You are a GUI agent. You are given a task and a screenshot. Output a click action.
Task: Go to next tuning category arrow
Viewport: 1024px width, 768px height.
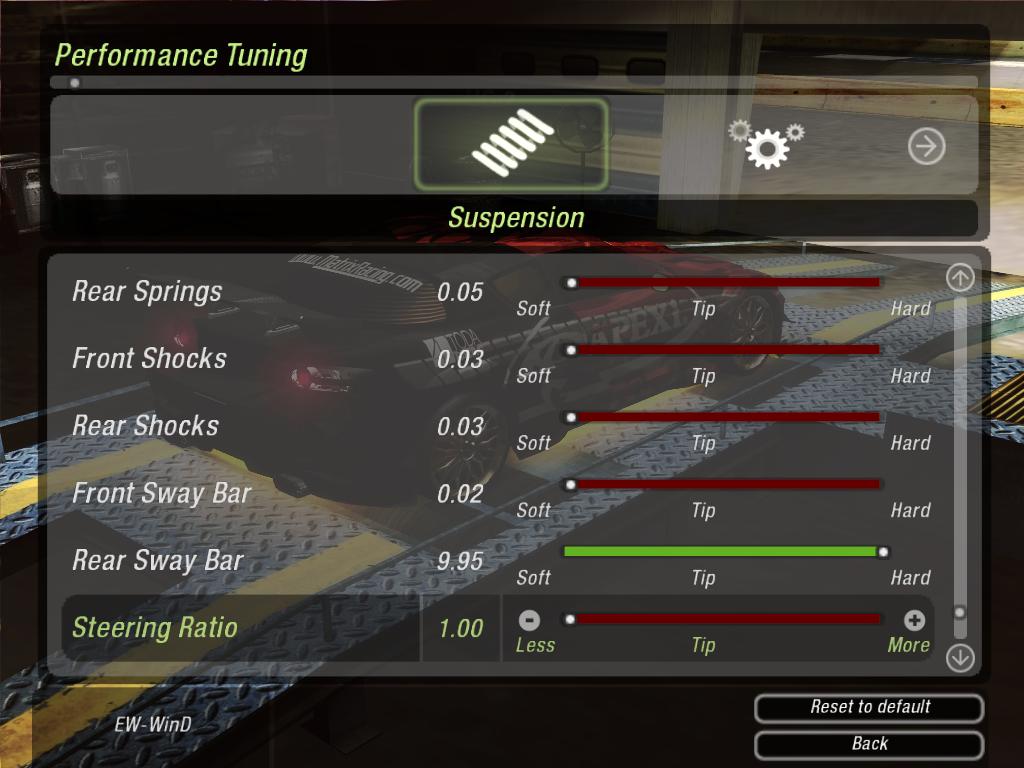tap(926, 147)
